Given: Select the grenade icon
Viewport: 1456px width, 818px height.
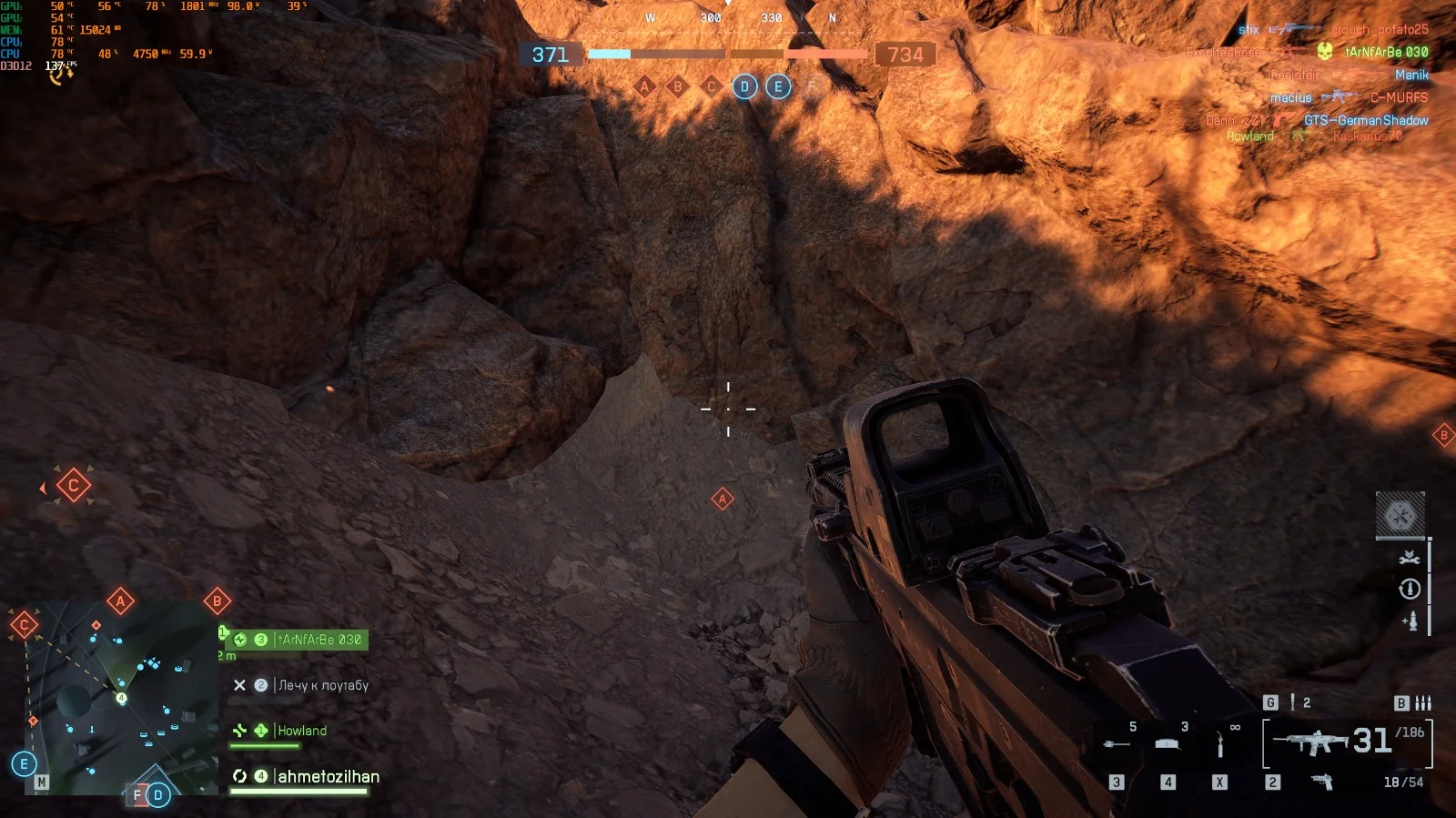Looking at the screenshot, I should click(x=1292, y=702).
